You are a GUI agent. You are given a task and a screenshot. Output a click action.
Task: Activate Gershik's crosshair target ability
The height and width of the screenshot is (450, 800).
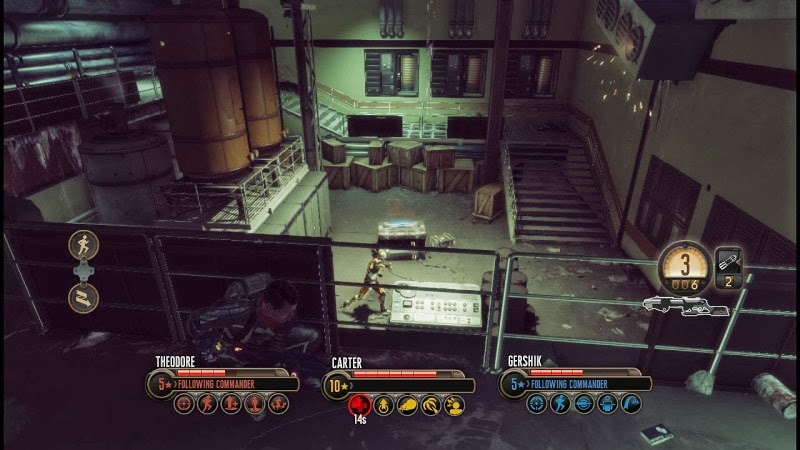point(536,404)
